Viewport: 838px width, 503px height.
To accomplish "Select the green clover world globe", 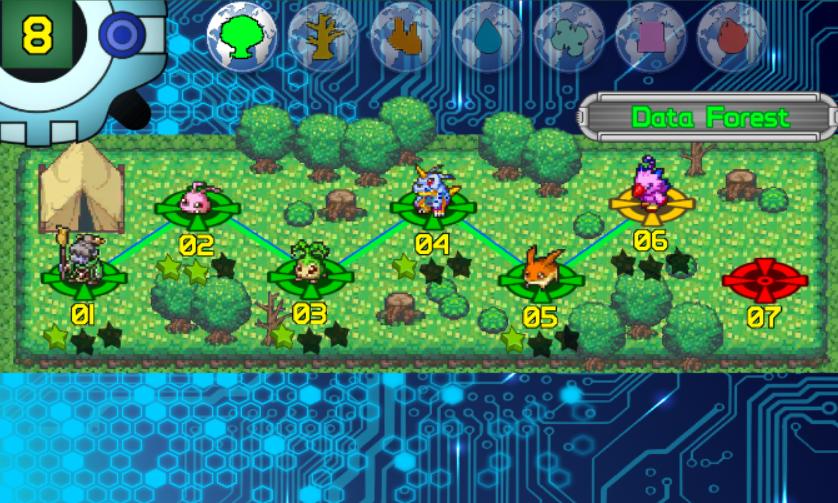I will [568, 36].
